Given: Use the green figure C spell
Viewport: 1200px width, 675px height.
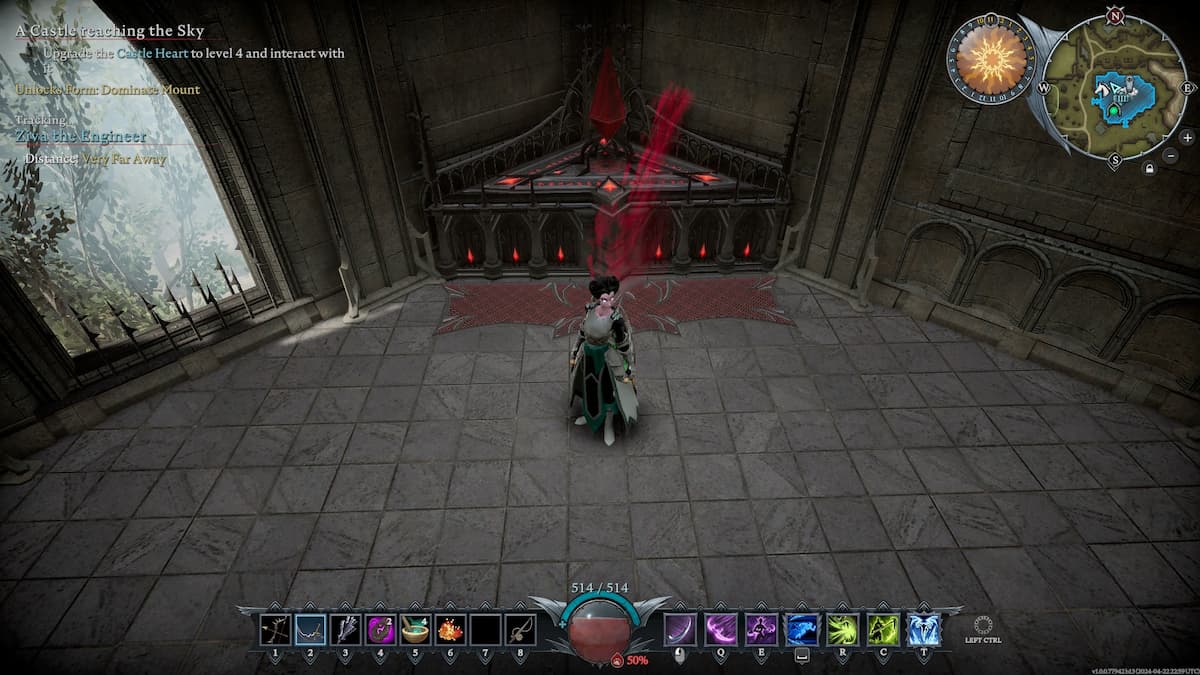Looking at the screenshot, I should coord(883,630).
